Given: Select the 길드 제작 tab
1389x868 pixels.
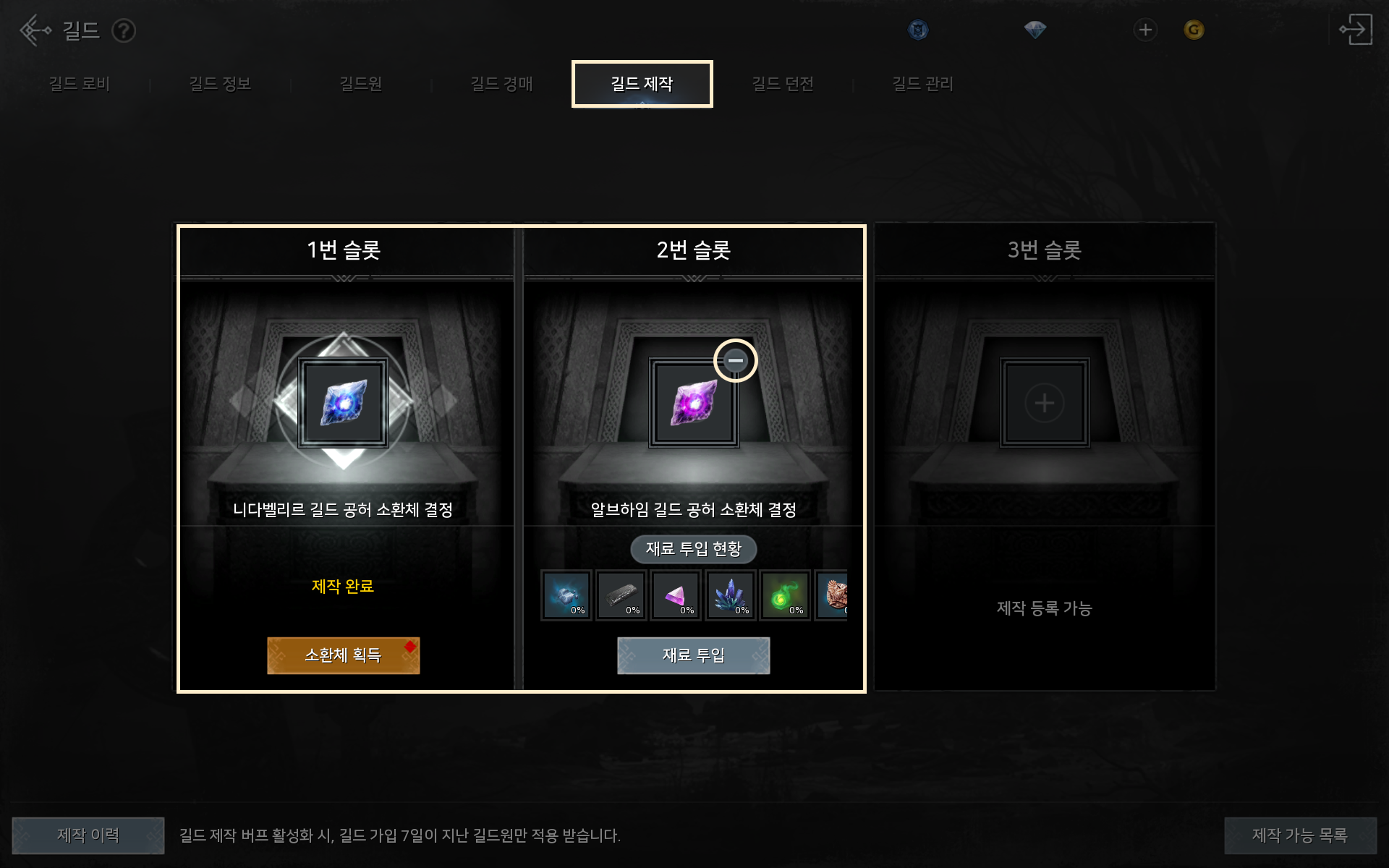Looking at the screenshot, I should (642, 84).
